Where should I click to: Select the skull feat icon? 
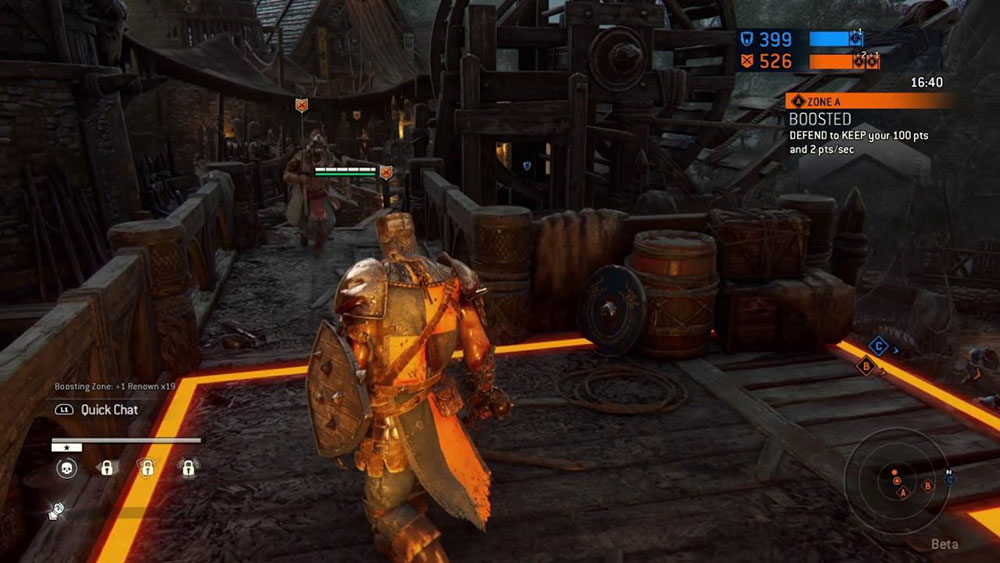(x=67, y=468)
